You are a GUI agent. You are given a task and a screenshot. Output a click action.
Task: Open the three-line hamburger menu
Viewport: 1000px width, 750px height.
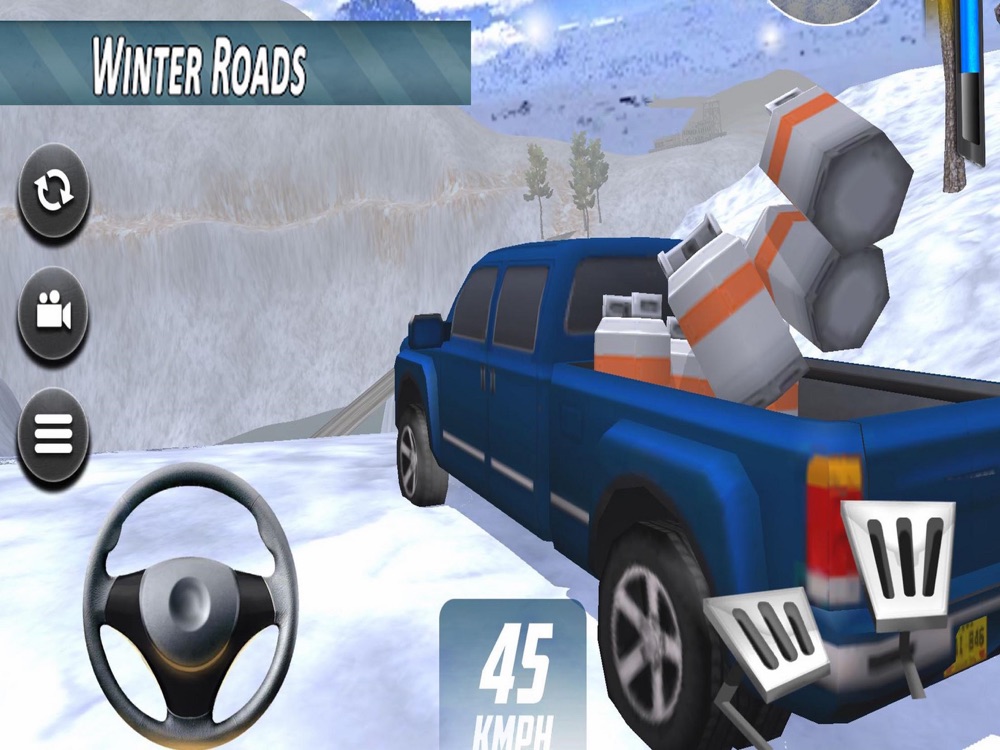pos(54,433)
